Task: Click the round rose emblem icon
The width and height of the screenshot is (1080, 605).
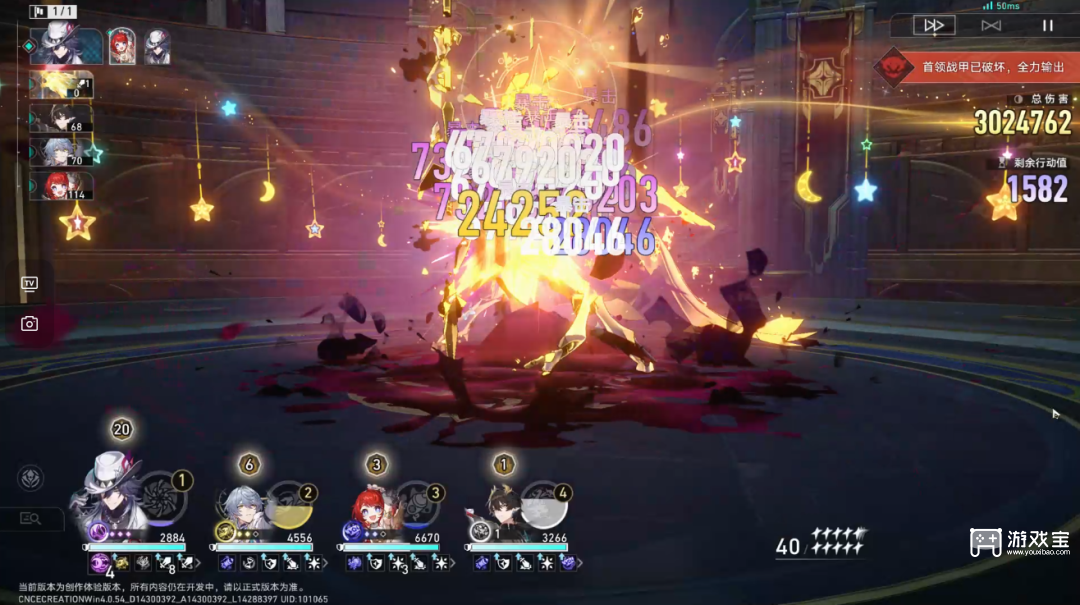Action: [x=30, y=478]
